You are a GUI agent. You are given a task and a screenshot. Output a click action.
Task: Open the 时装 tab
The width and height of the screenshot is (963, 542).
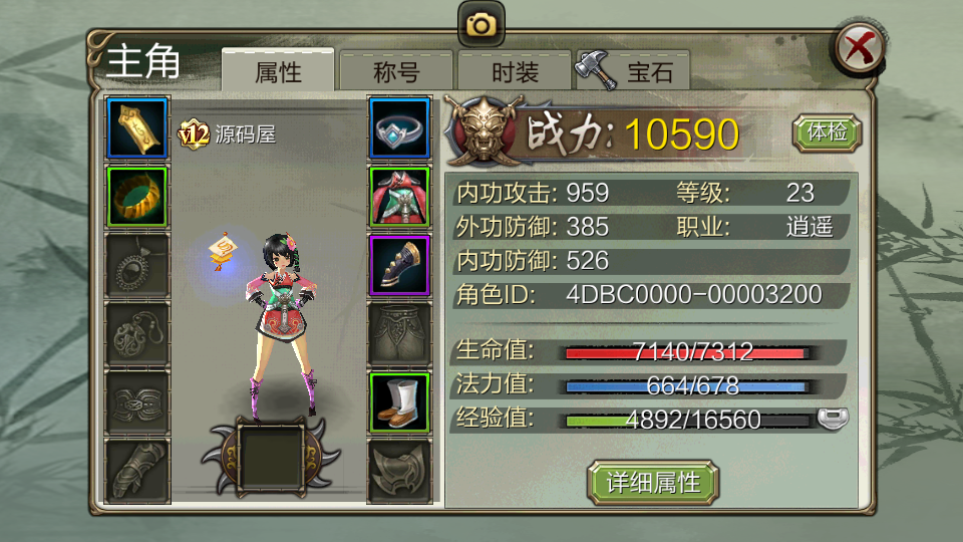[x=515, y=72]
